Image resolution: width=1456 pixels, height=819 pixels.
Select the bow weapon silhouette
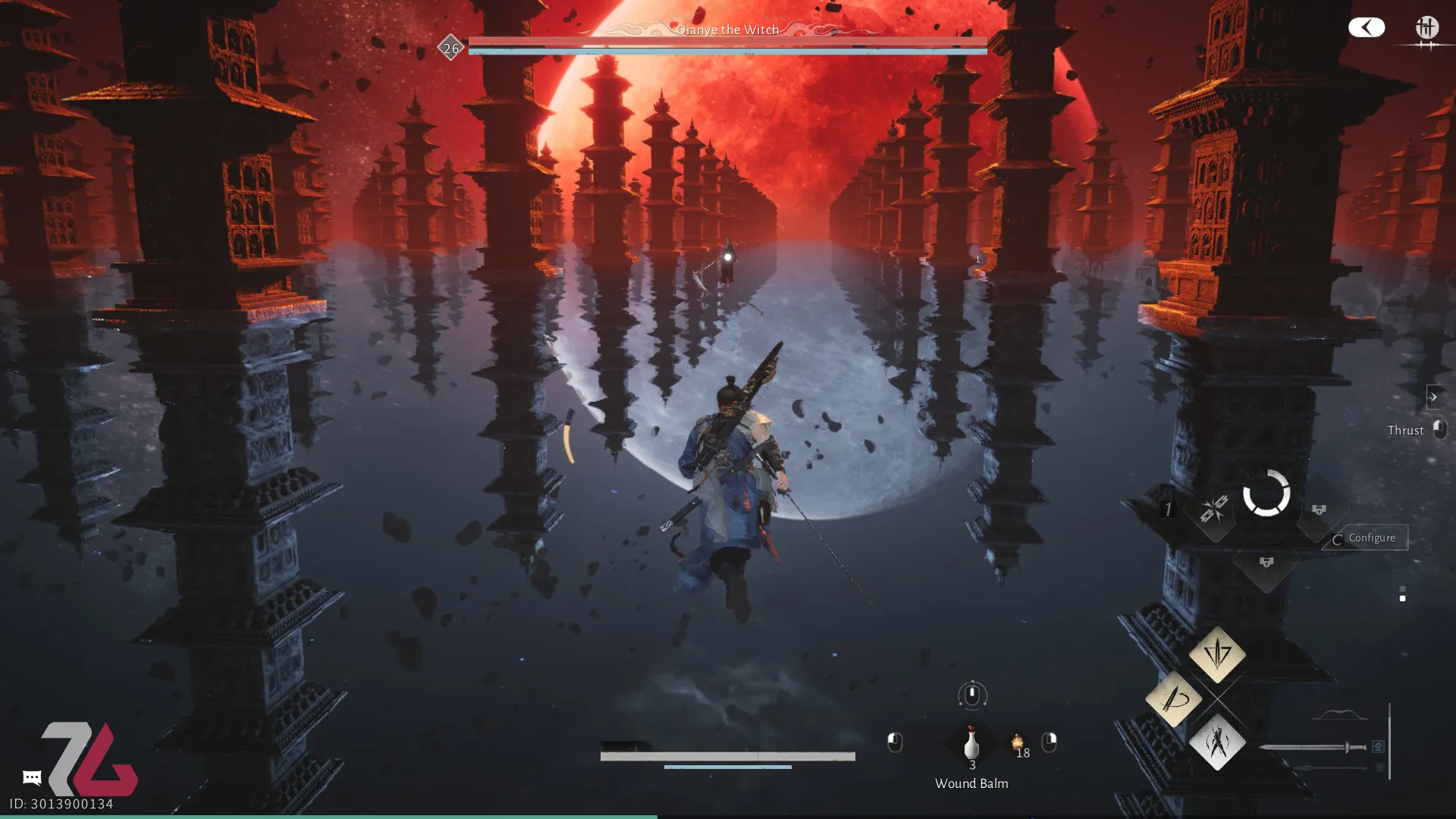click(x=1339, y=715)
